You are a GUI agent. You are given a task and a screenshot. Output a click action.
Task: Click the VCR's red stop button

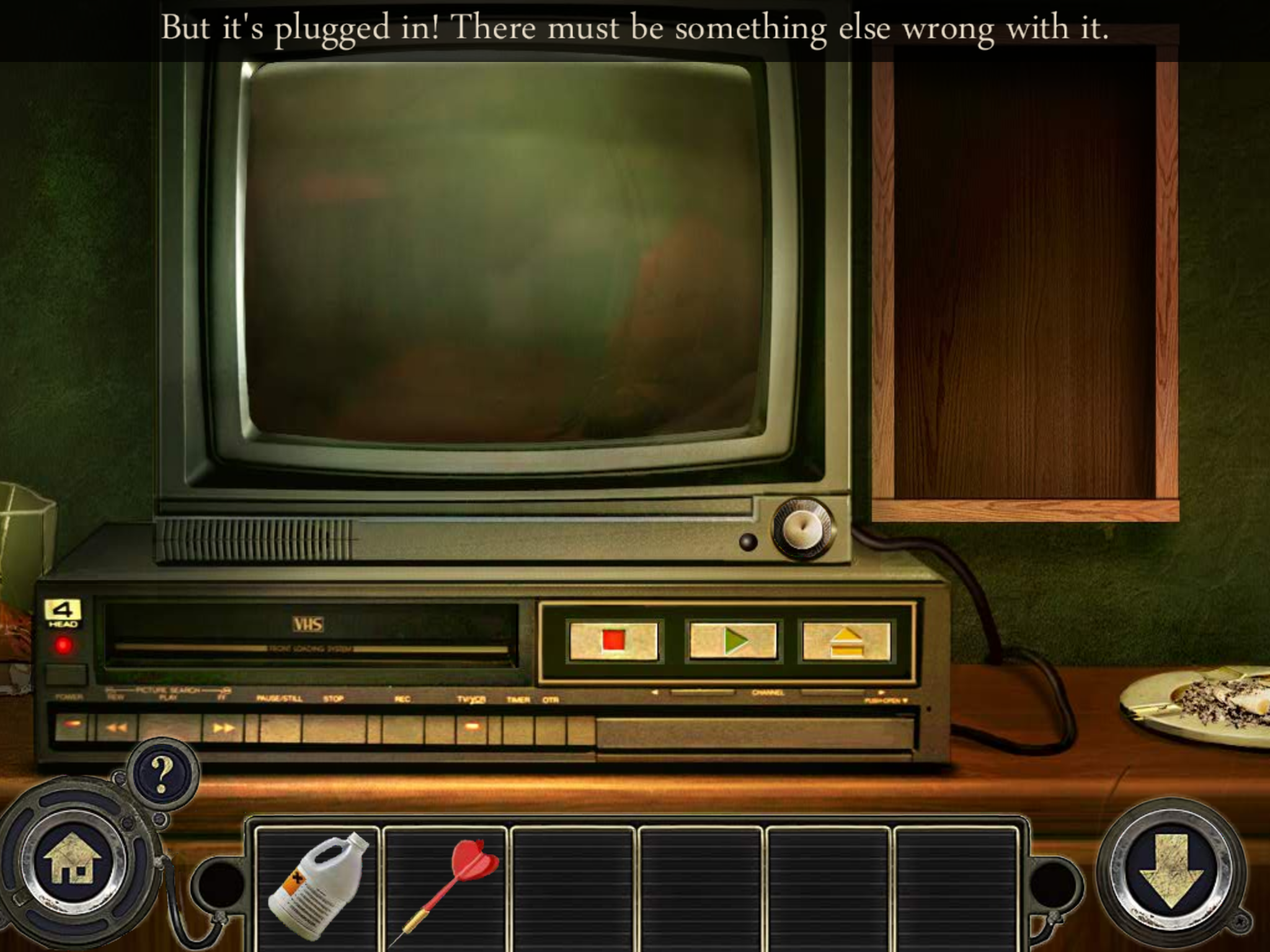pyautogui.click(x=614, y=641)
